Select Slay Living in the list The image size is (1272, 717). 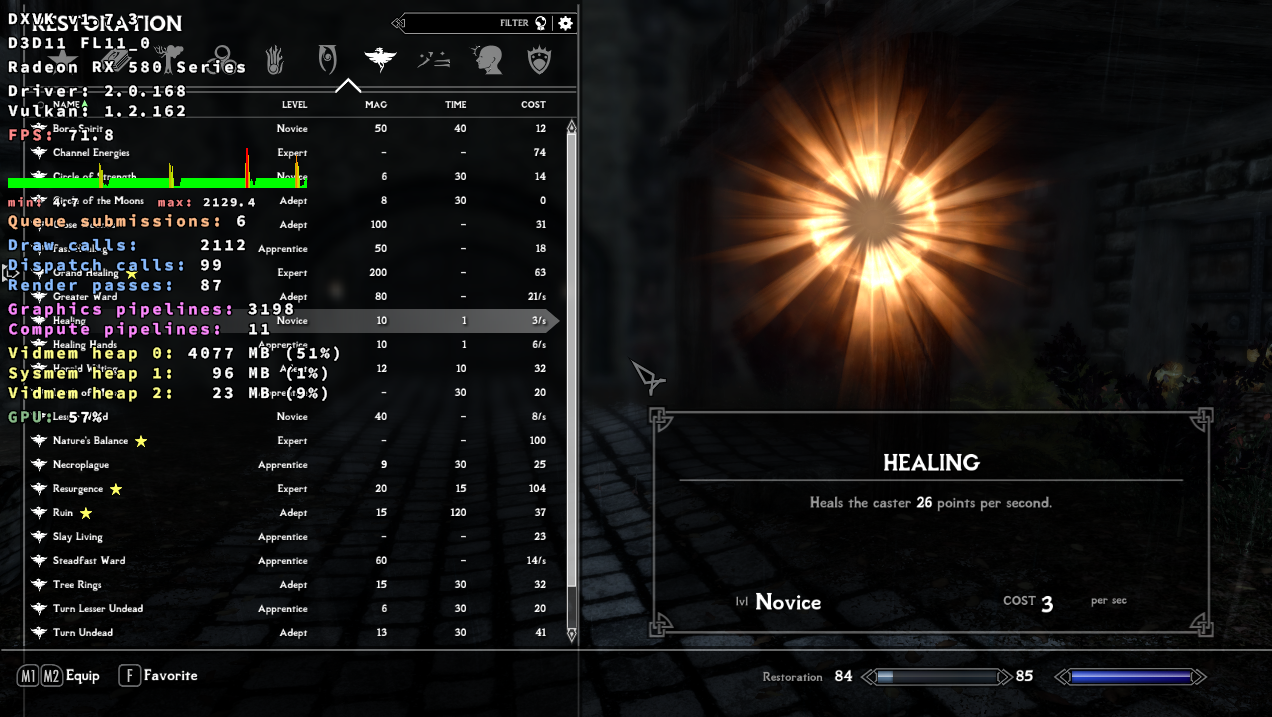(78, 537)
